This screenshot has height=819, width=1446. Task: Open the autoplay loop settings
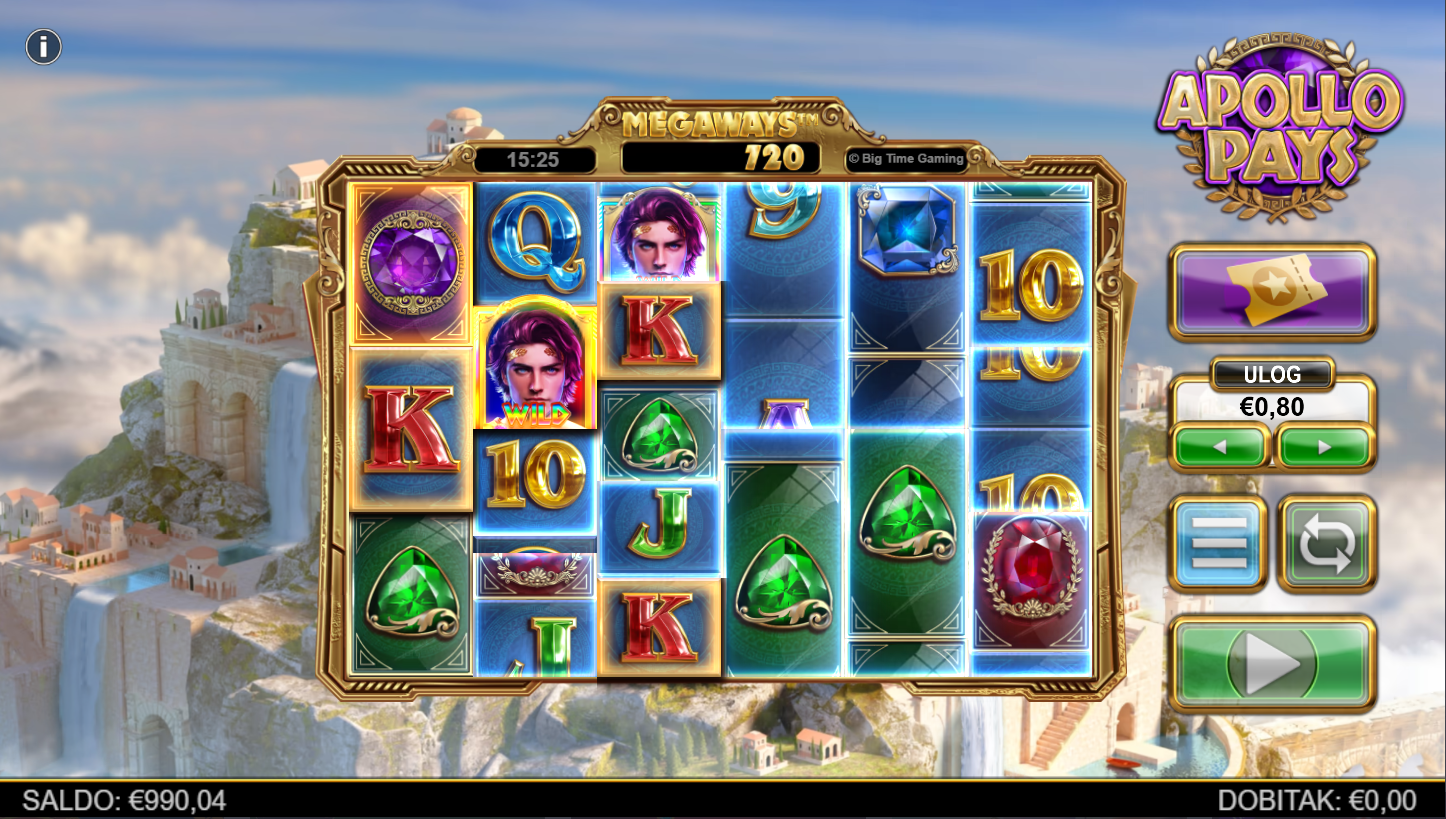tap(1327, 543)
